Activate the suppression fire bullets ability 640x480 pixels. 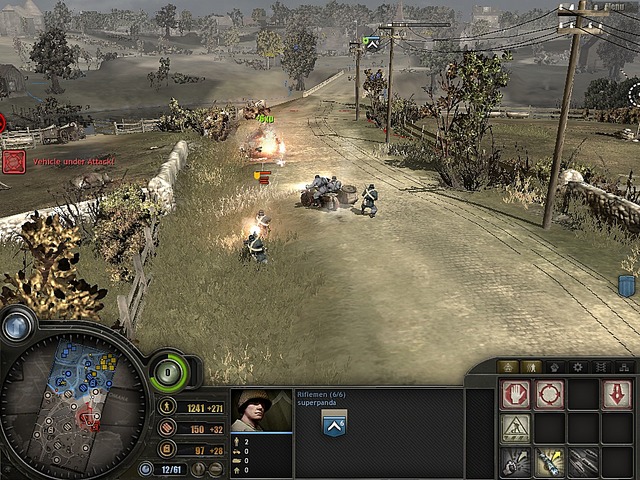click(x=582, y=461)
